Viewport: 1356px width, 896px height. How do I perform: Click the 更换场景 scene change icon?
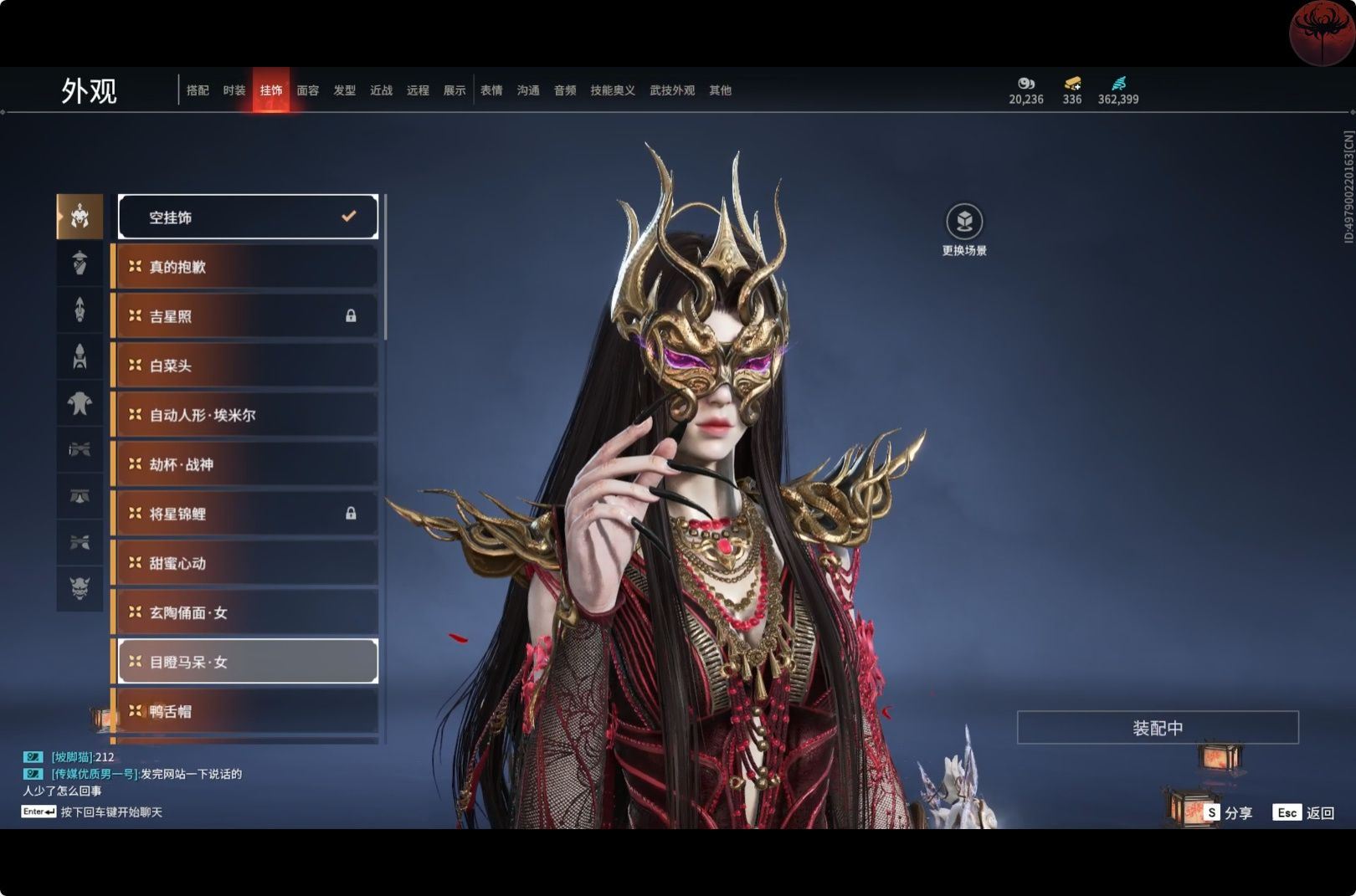964,223
